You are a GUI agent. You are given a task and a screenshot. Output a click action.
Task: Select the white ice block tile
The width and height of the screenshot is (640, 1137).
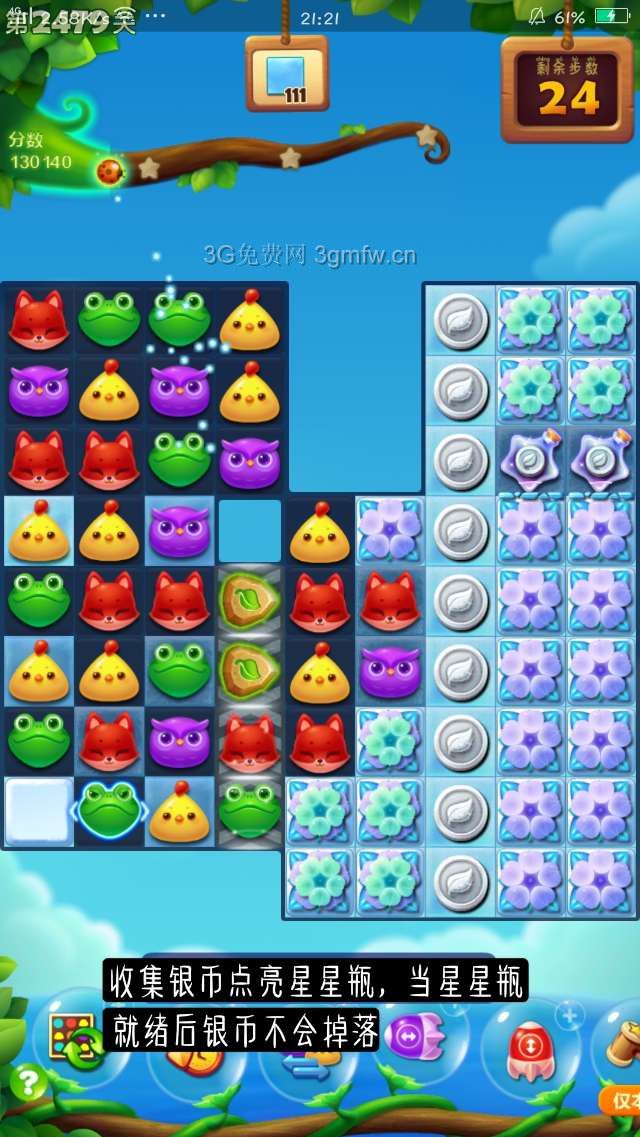tap(38, 809)
